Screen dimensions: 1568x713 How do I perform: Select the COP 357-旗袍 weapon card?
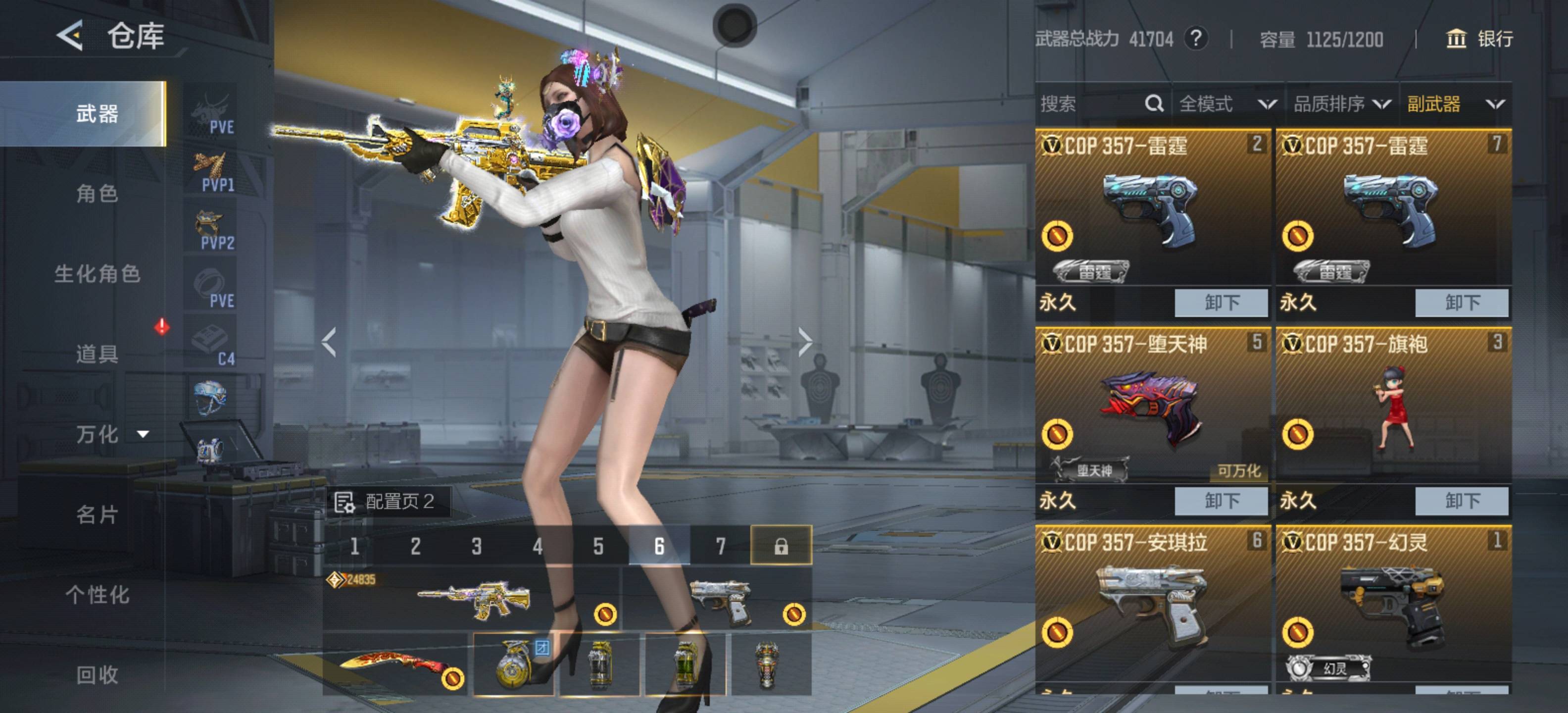pyautogui.click(x=1393, y=405)
